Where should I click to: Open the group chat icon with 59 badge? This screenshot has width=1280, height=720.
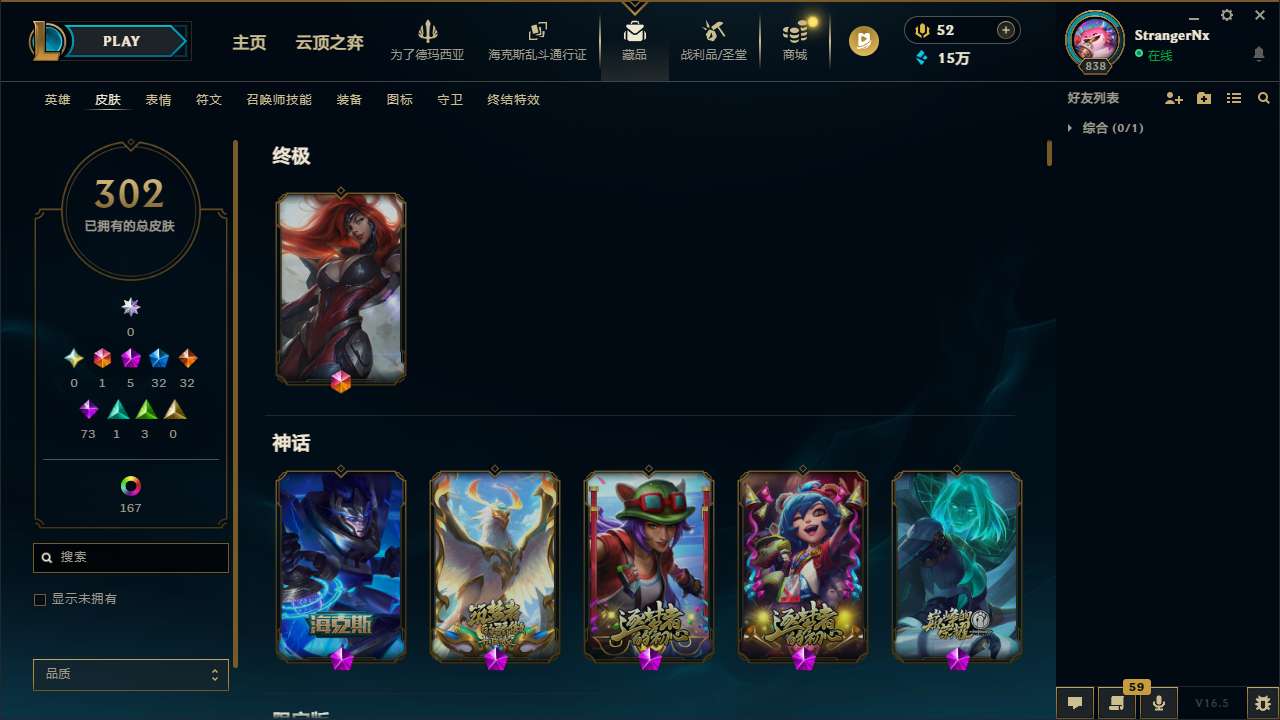(1117, 702)
